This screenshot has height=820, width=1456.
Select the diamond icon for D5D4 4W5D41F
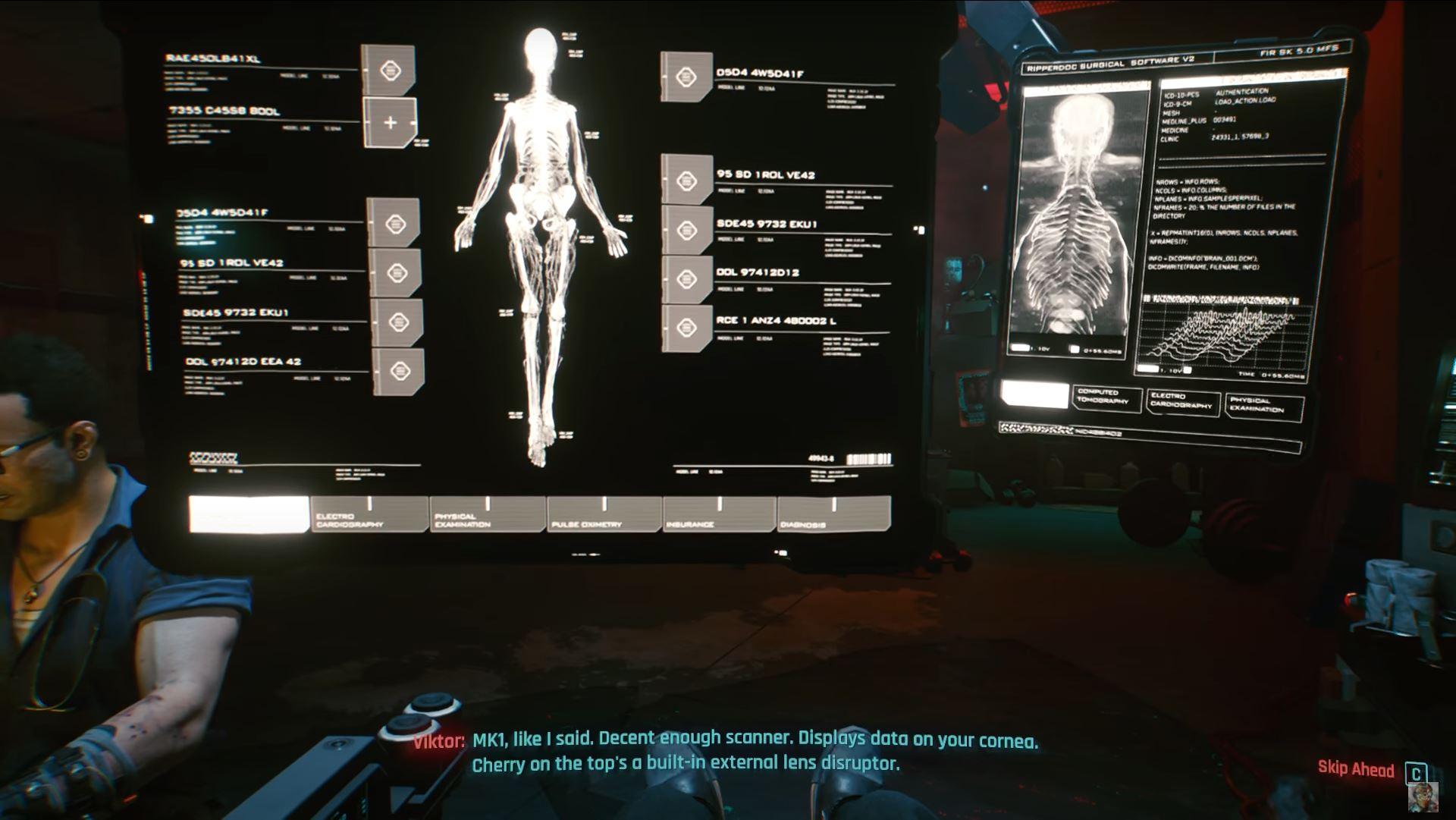coord(686,76)
